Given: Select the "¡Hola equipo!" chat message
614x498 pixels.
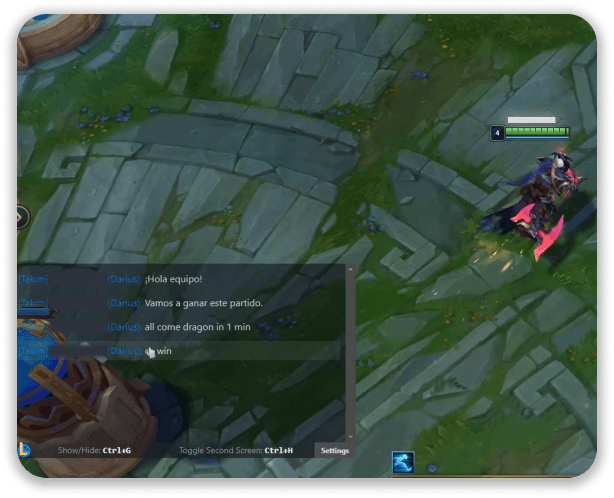Looking at the screenshot, I should pos(173,279).
